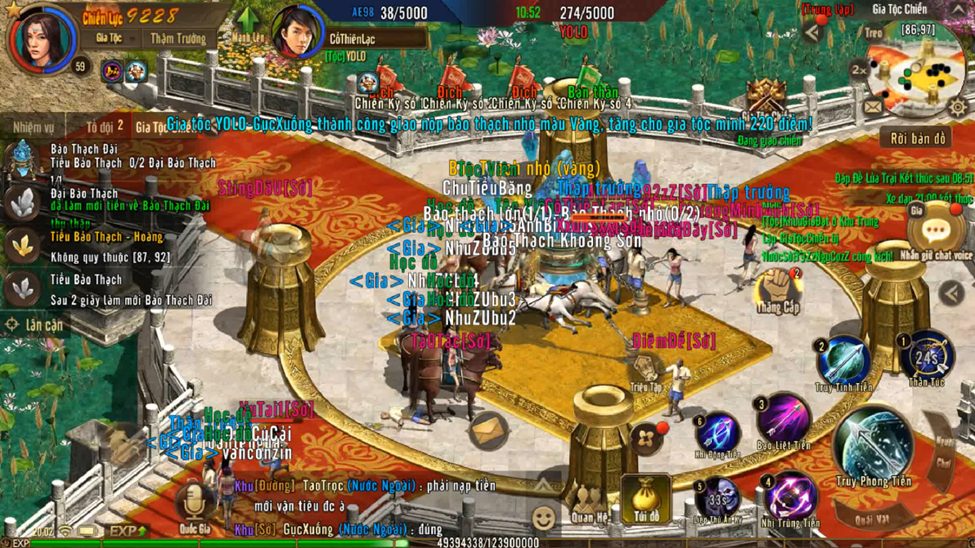
Task: Open the Lân cận nearby list
Action: point(36,325)
